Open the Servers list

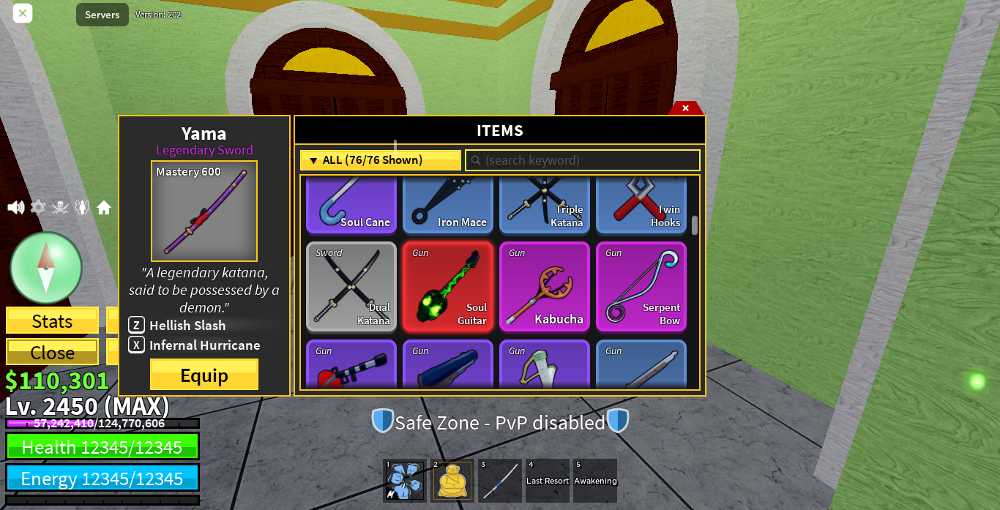102,15
